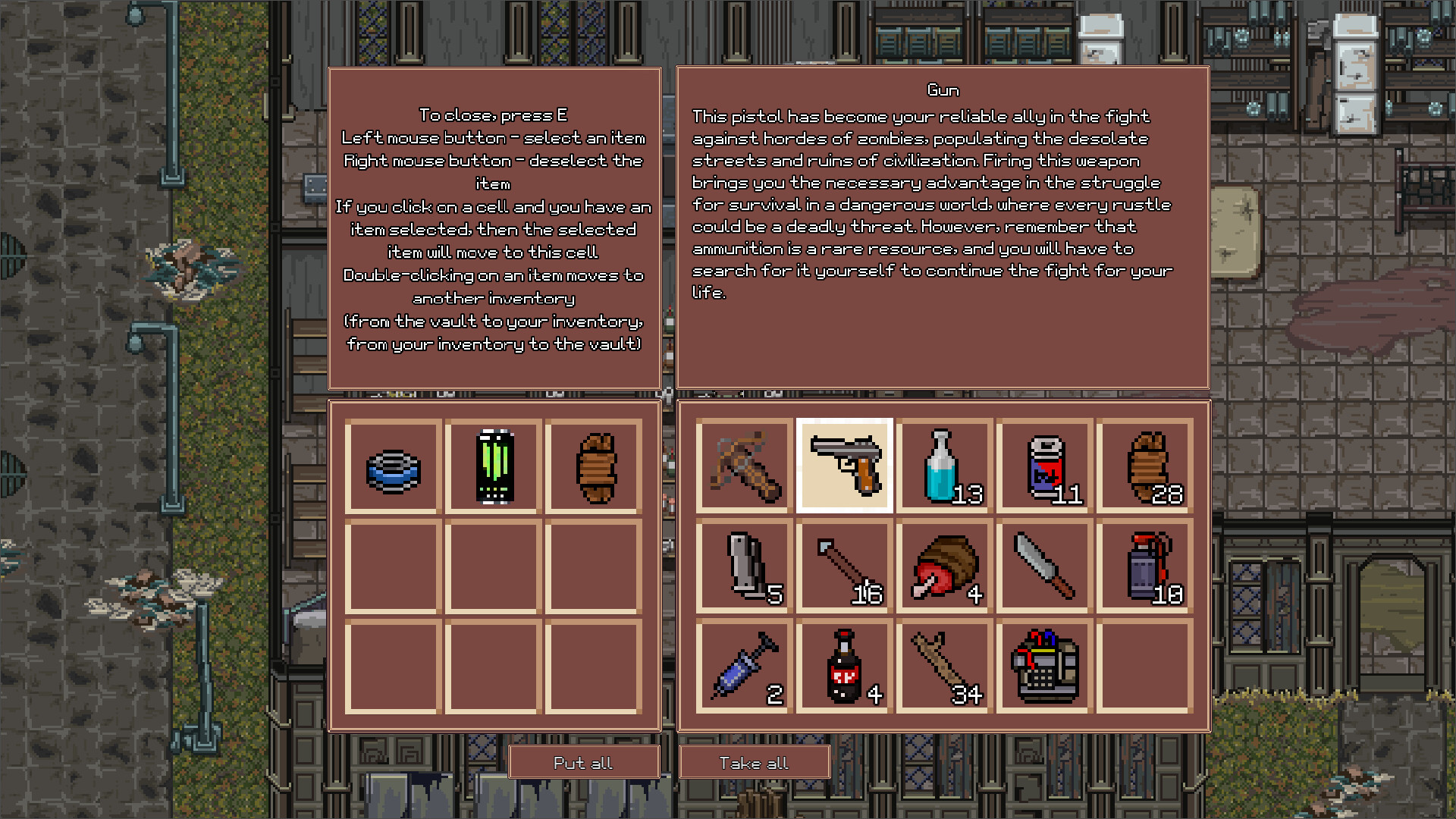
Task: Select the ham meat stack of 4
Action: (944, 566)
